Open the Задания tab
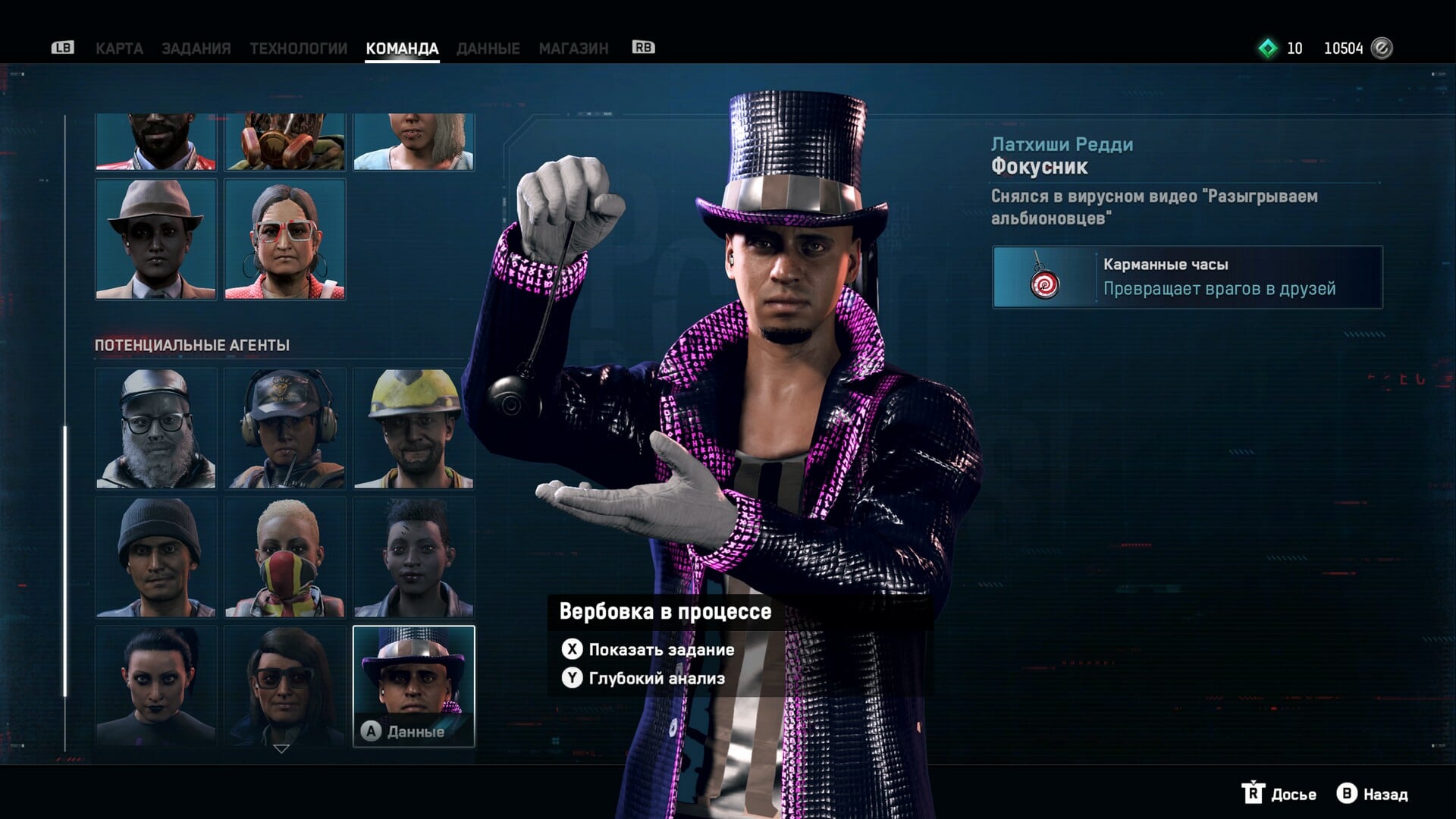The image size is (1456, 819). pyautogui.click(x=196, y=49)
